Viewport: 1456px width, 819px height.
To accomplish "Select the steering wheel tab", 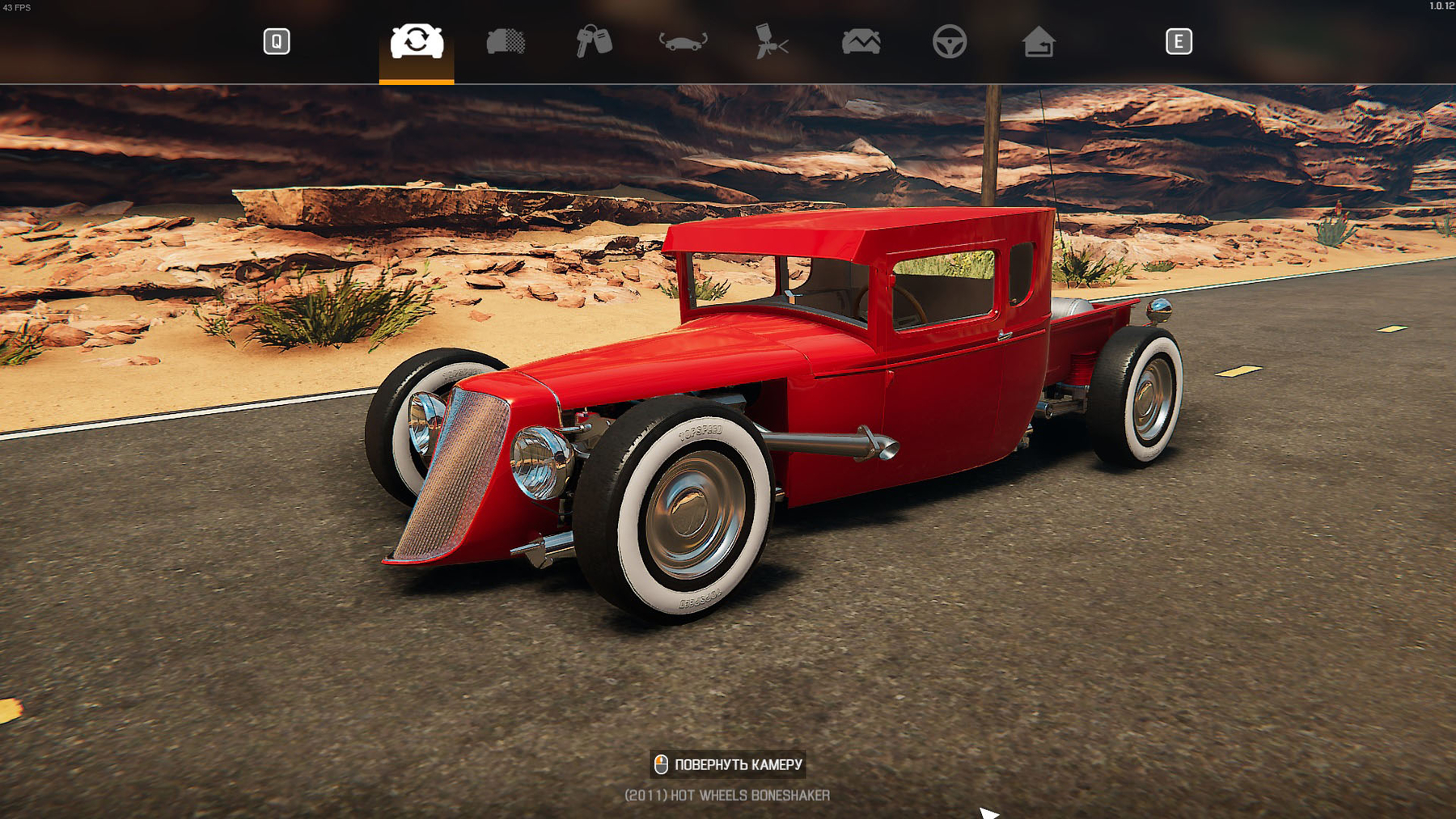I will pyautogui.click(x=950, y=41).
